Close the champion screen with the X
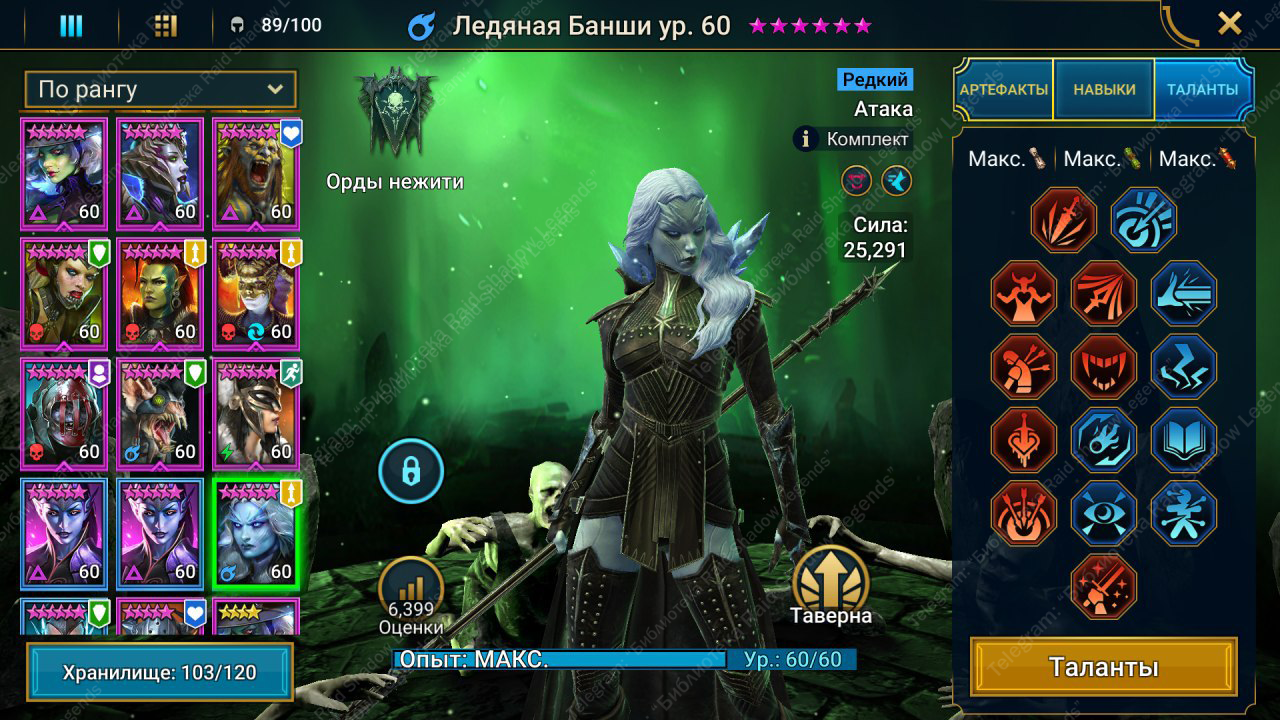1280x720 pixels. pyautogui.click(x=1229, y=23)
